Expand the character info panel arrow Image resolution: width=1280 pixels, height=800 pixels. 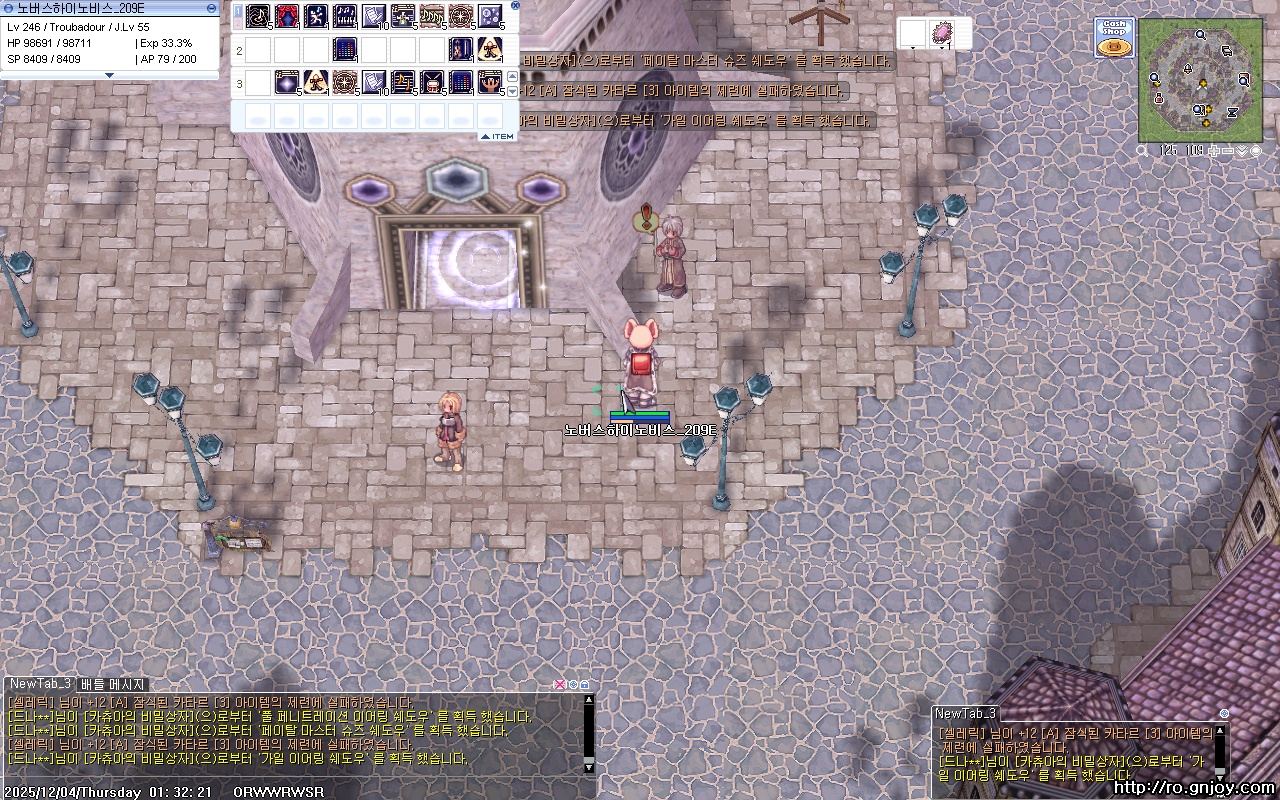(x=110, y=75)
